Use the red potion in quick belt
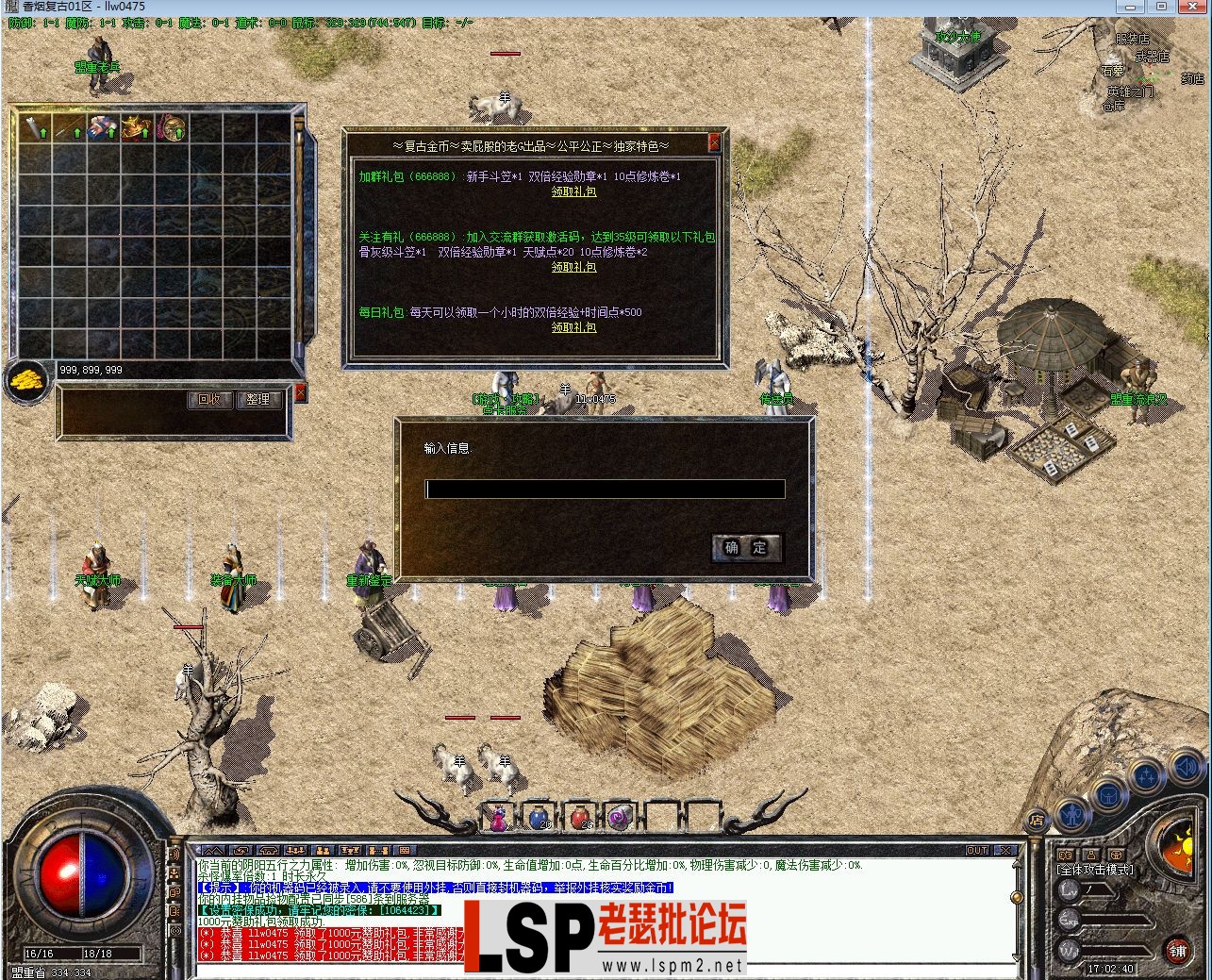The height and width of the screenshot is (980, 1212). click(x=580, y=817)
